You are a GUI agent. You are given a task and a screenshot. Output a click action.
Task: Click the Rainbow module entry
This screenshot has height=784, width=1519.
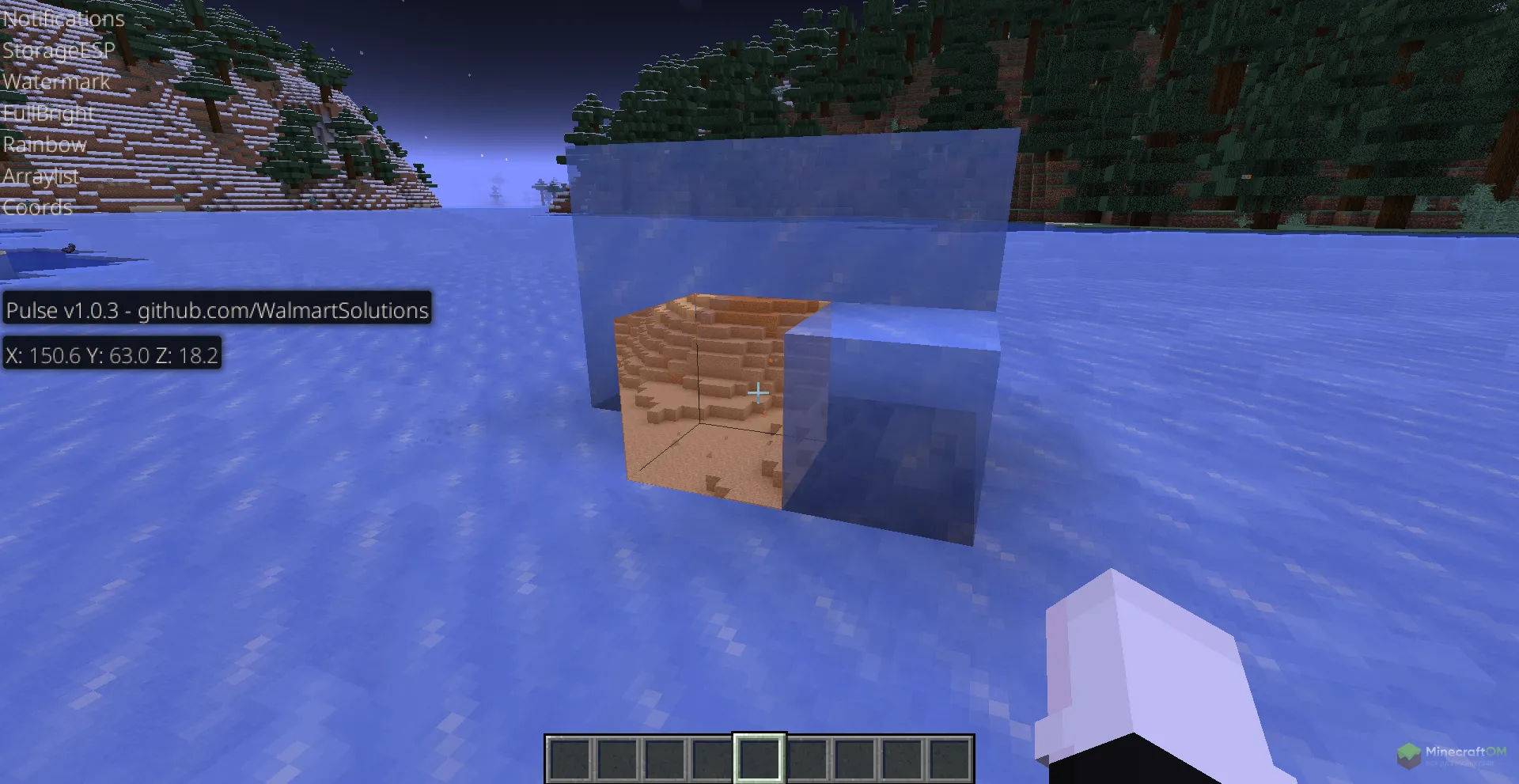click(x=44, y=145)
